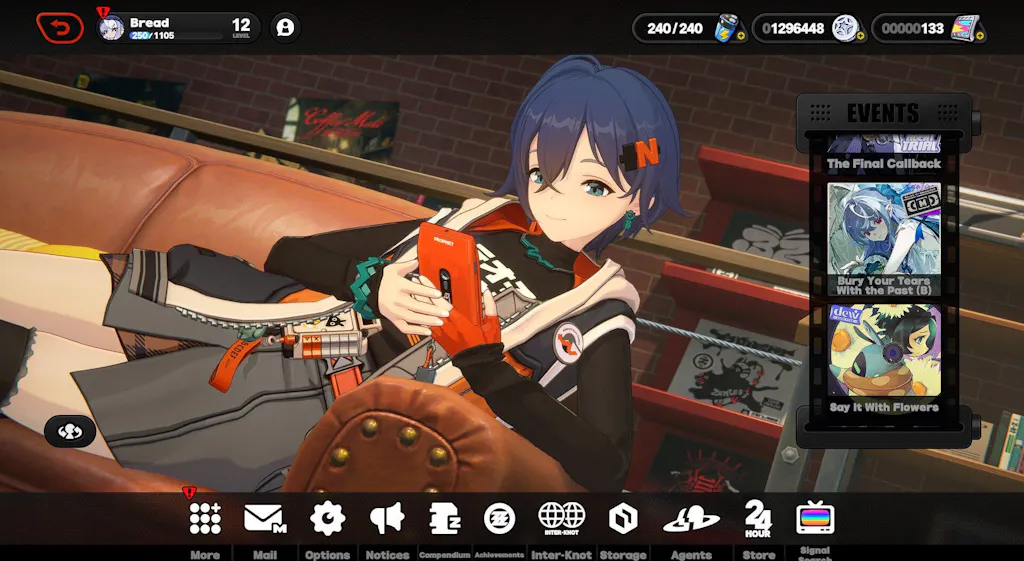Open Storage

pyautogui.click(x=622, y=518)
